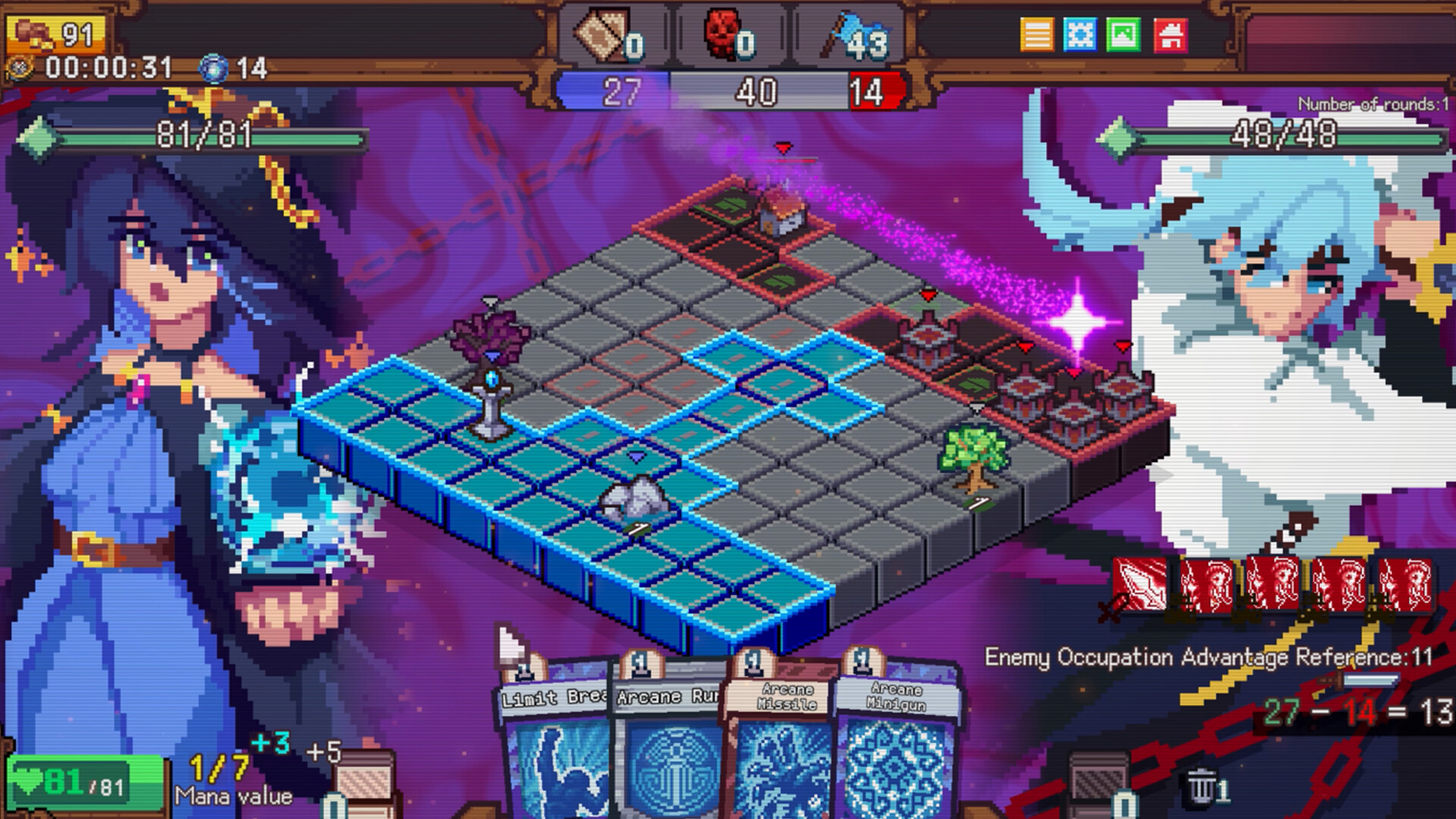
Task: Return home with the red house icon
Action: [1170, 35]
